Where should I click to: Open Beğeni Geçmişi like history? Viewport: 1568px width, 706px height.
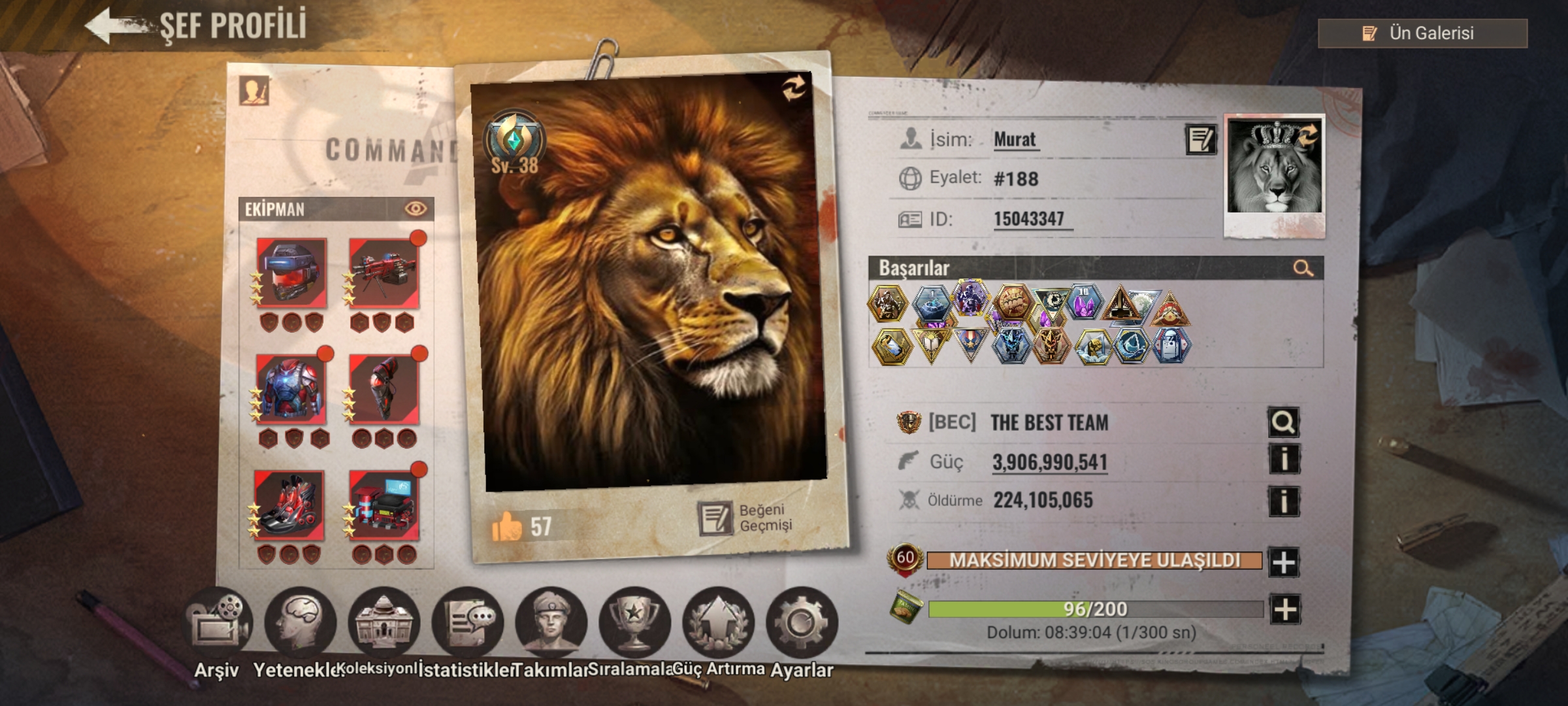pos(746,518)
